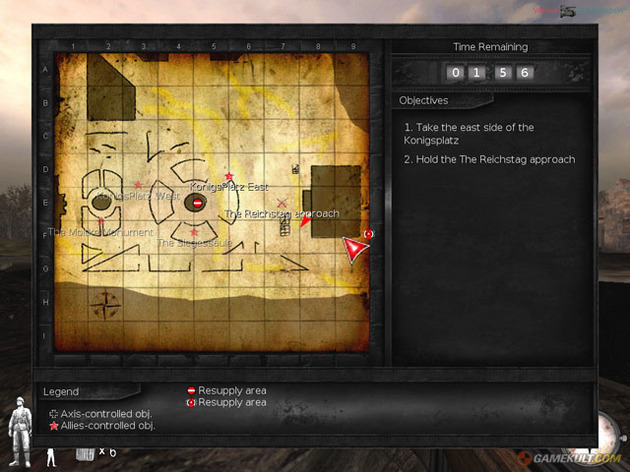Select the Moltke Monument objective label
The height and width of the screenshot is (472, 630).
101,232
